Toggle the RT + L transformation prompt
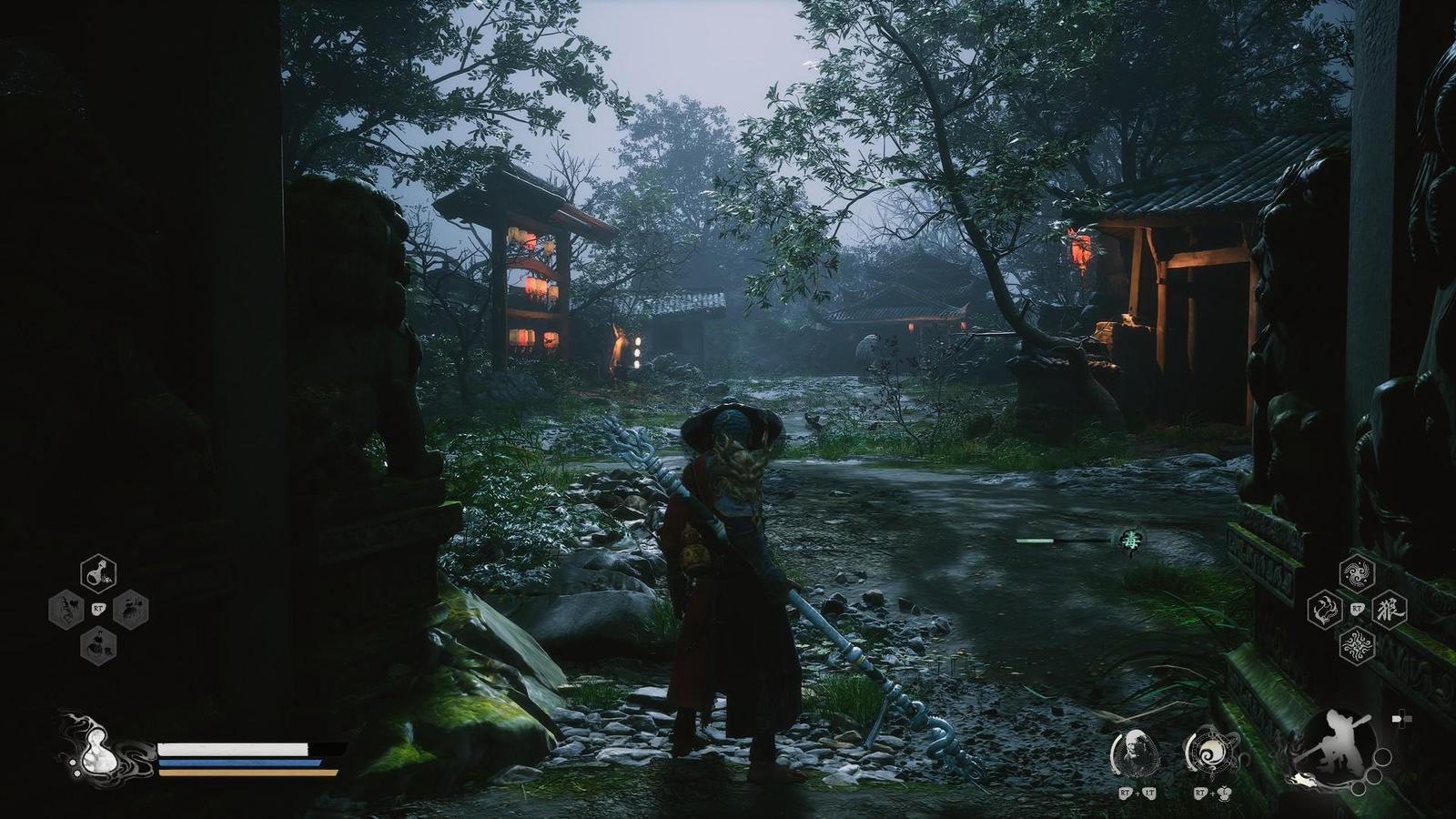The height and width of the screenshot is (819, 1456). pos(1212,794)
